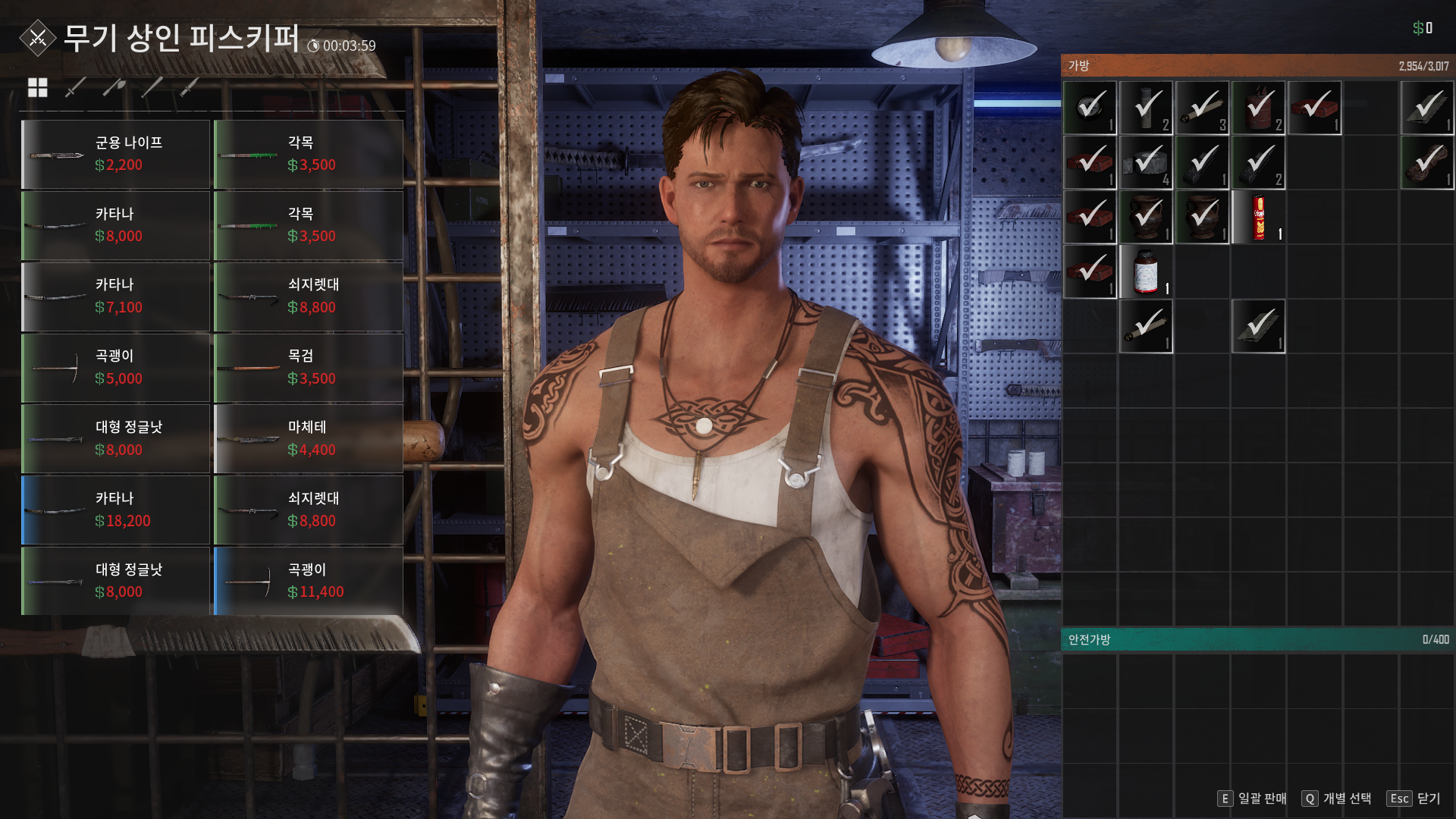
Task: Choose the 목검 wooden sword listing
Action: pos(308,368)
